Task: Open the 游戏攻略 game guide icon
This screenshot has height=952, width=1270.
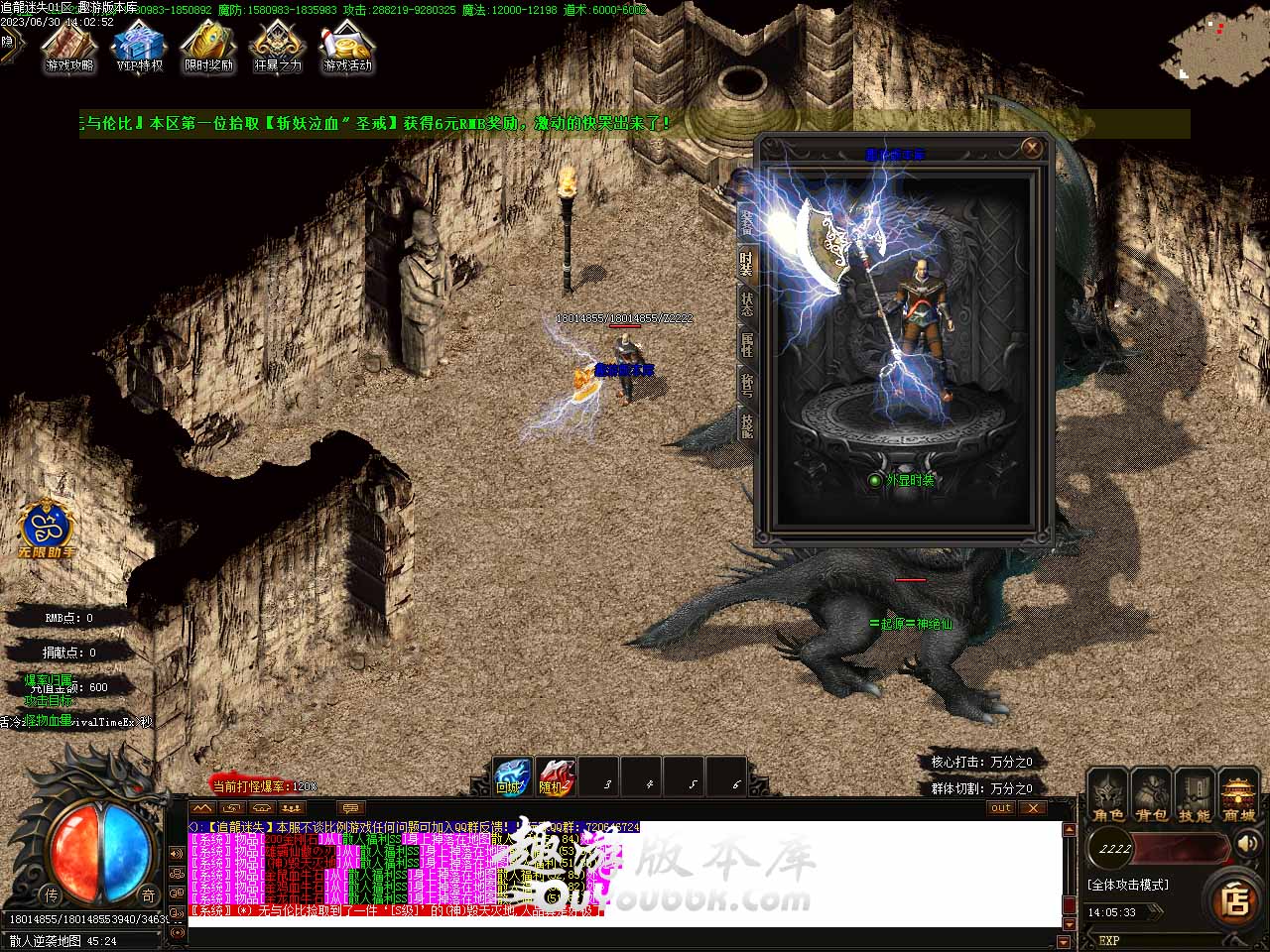Action: (x=68, y=48)
